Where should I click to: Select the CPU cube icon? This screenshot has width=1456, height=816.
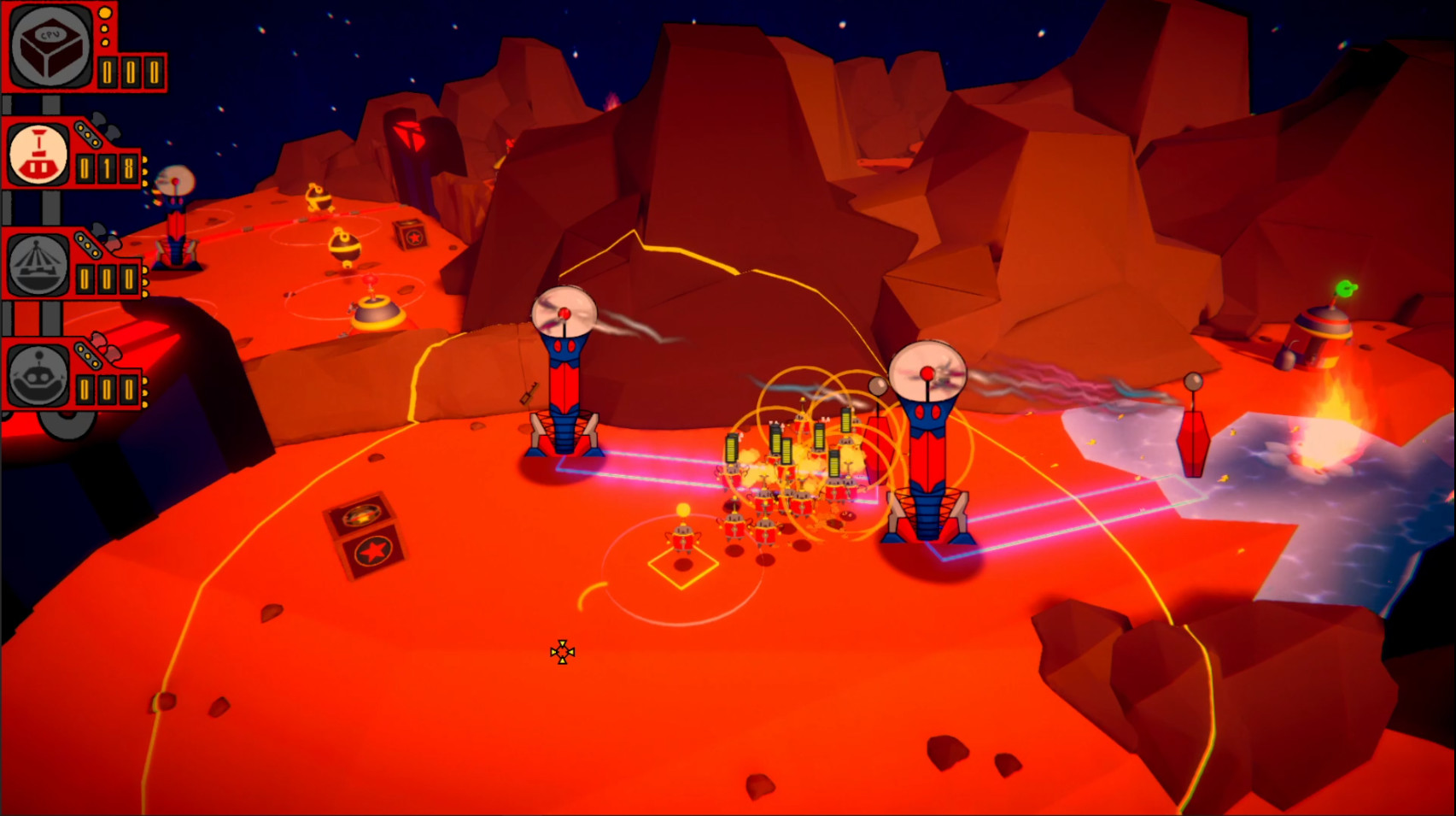50,44
